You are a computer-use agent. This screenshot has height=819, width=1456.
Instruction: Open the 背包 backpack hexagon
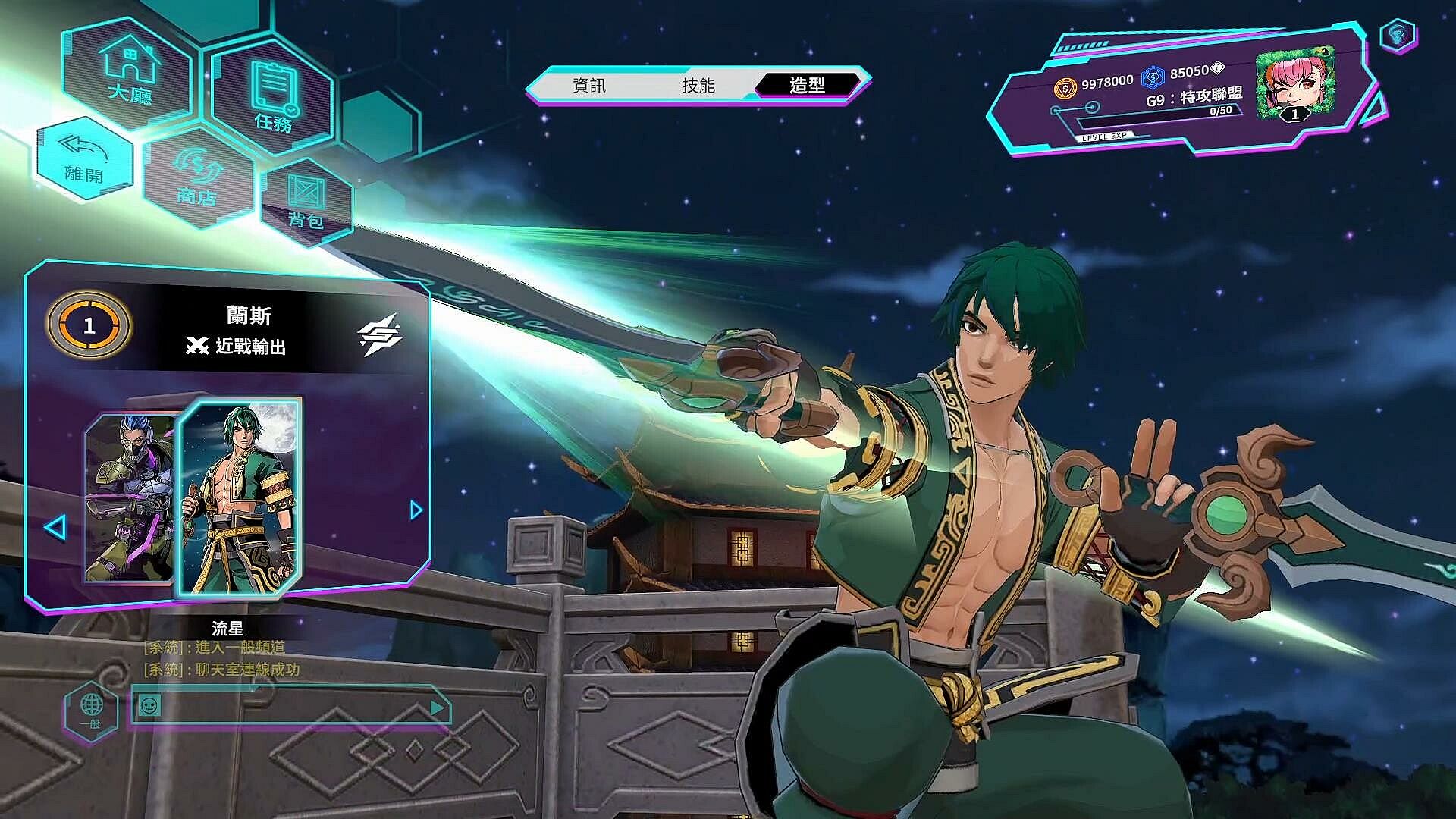click(306, 201)
